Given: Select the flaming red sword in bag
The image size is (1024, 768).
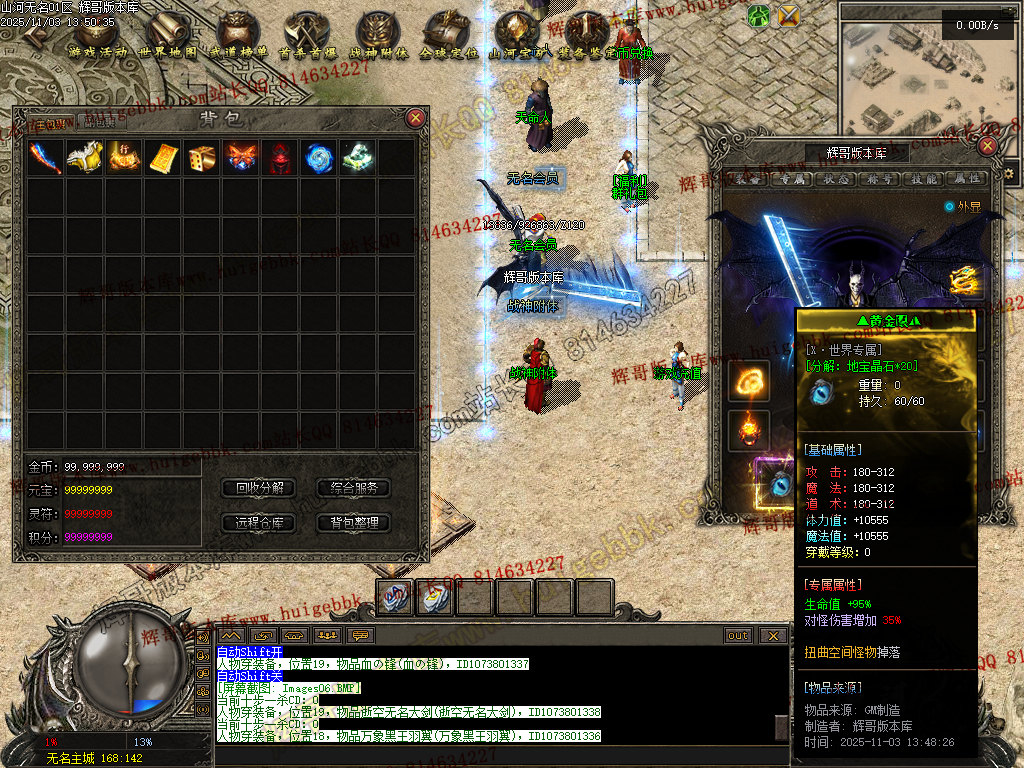Looking at the screenshot, I should (45, 158).
